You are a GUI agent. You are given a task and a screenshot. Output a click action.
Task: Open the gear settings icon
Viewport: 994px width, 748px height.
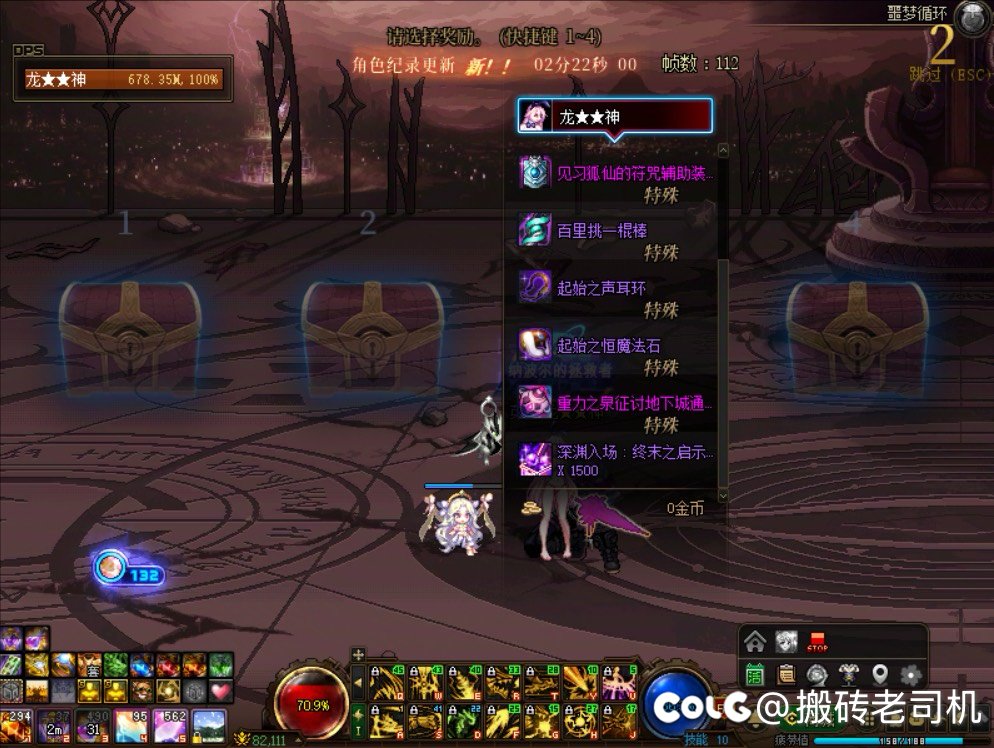911,673
